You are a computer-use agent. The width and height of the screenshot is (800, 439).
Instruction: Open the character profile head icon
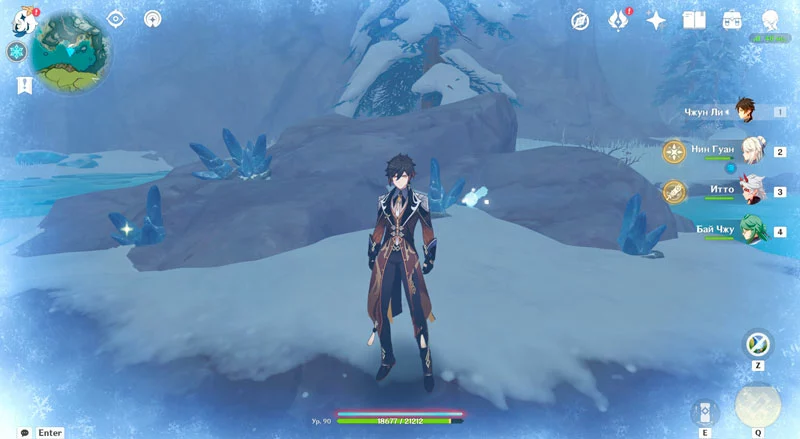point(770,20)
